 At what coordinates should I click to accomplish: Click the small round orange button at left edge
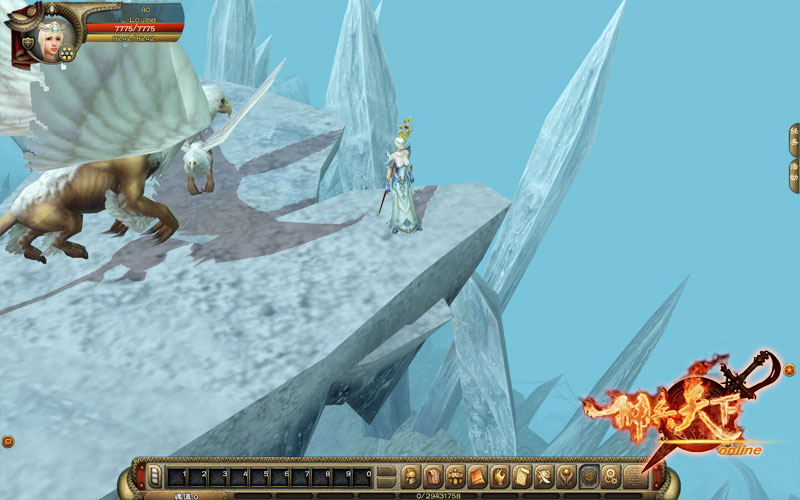(x=8, y=441)
